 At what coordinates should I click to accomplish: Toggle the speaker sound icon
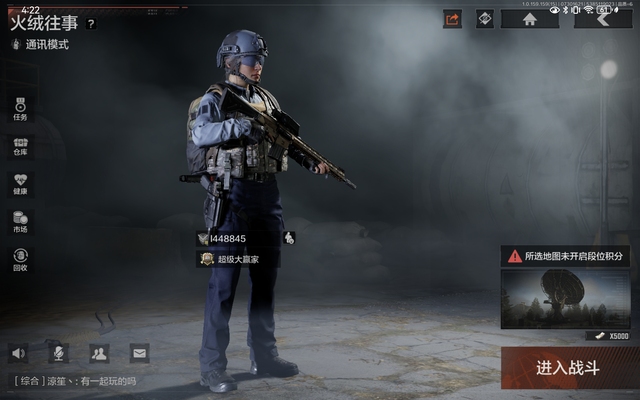coord(19,352)
